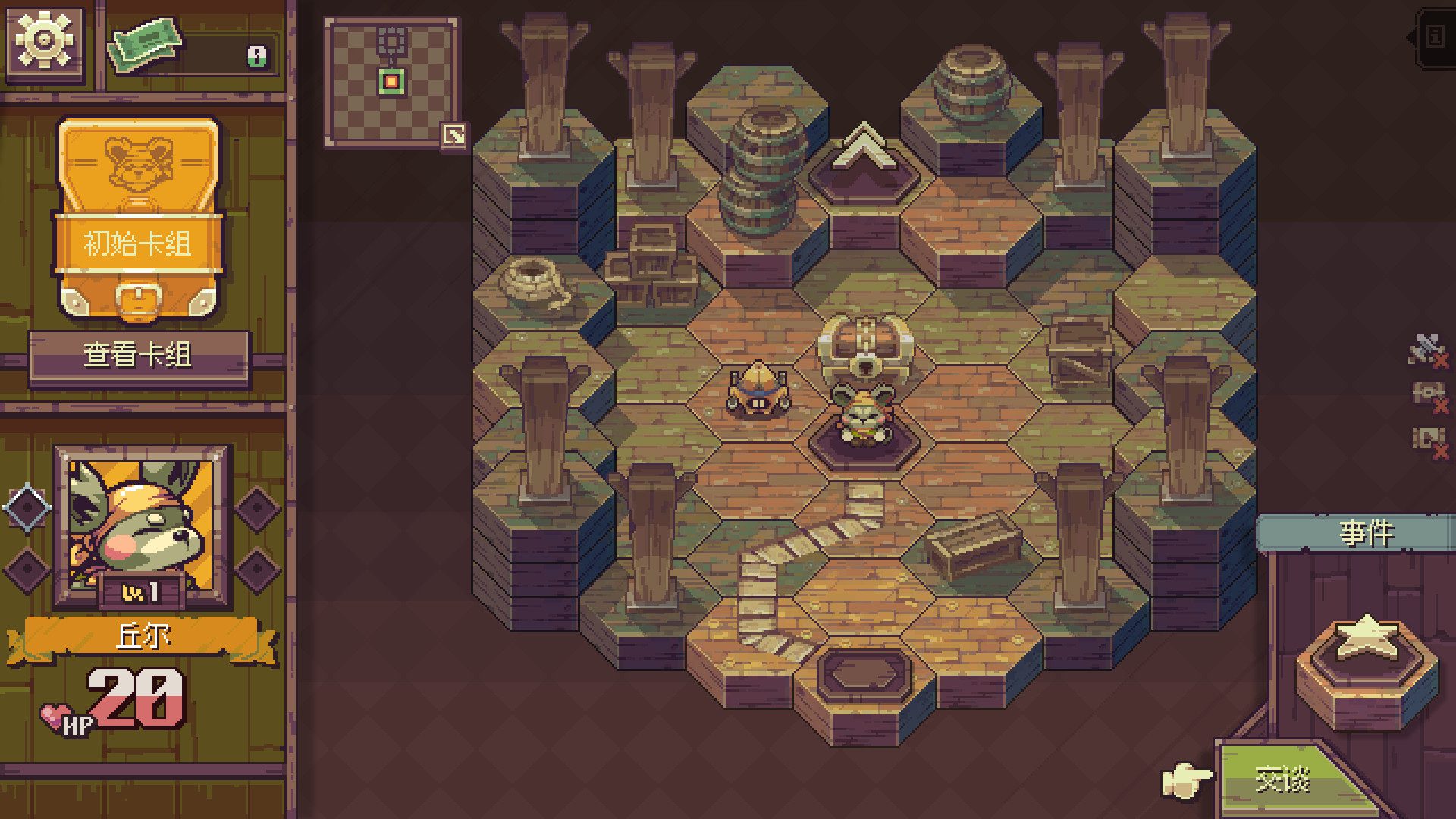This screenshot has width=1456, height=819.
Task: Select the crossed swords combat indicator
Action: click(1424, 349)
